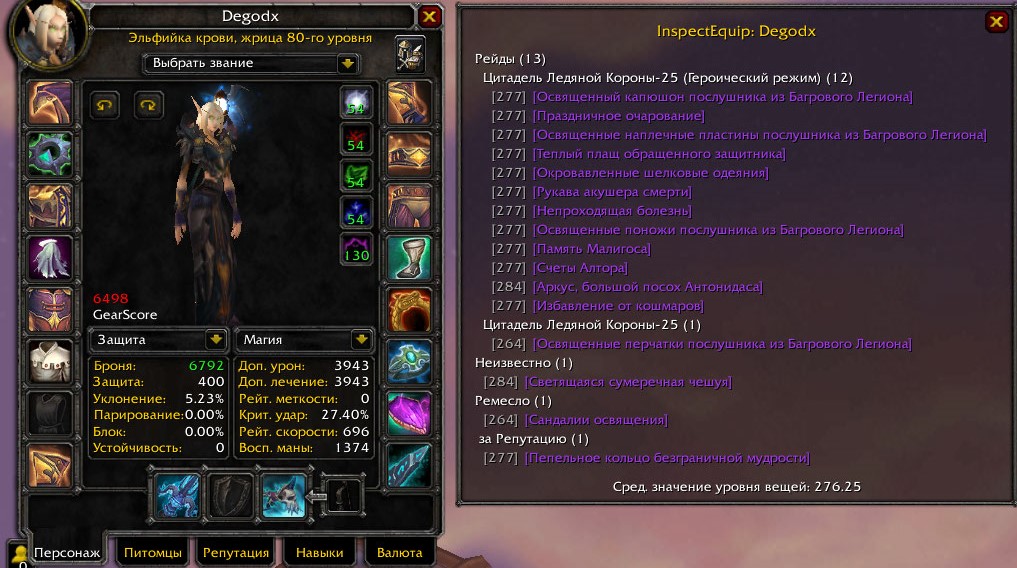Switch to the Валюта tab
Image resolution: width=1017 pixels, height=568 pixels.
[x=399, y=552]
